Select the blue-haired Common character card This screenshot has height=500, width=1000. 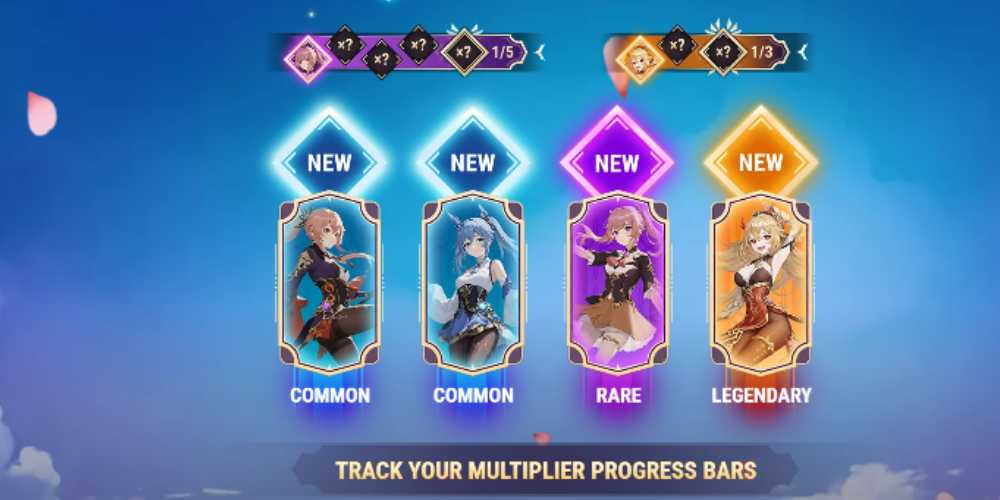[473, 282]
